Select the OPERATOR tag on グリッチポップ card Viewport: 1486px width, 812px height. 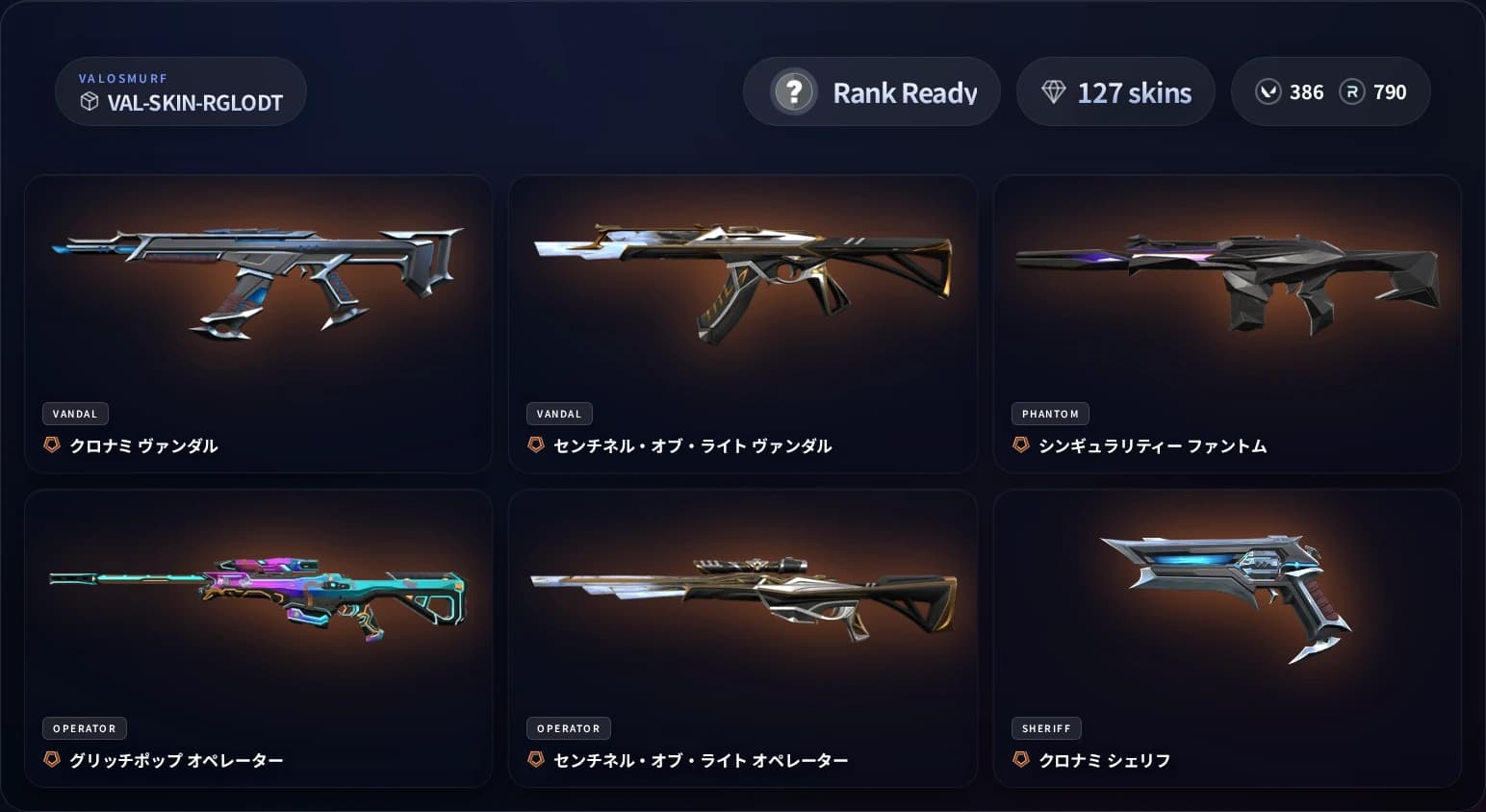point(85,727)
